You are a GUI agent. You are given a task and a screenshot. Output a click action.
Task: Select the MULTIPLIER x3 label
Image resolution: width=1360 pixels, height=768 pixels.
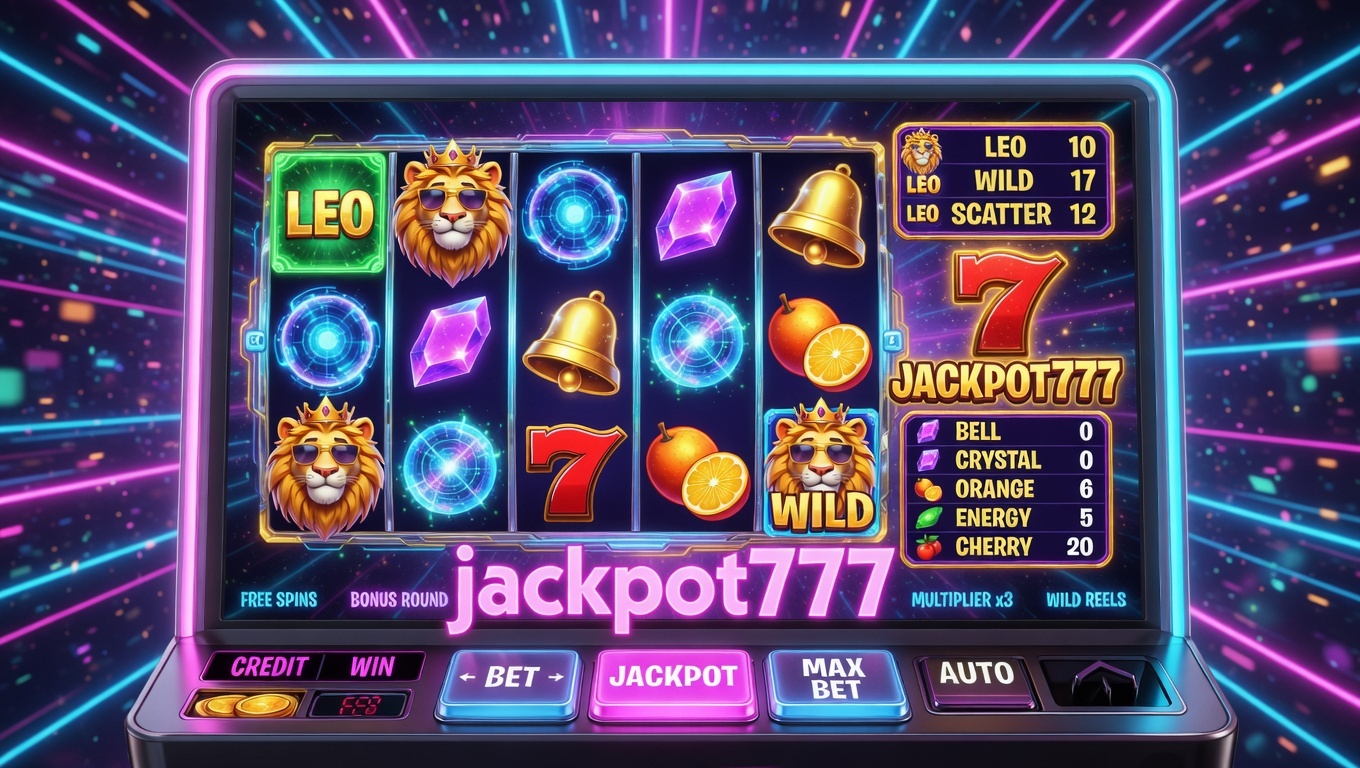(962, 600)
